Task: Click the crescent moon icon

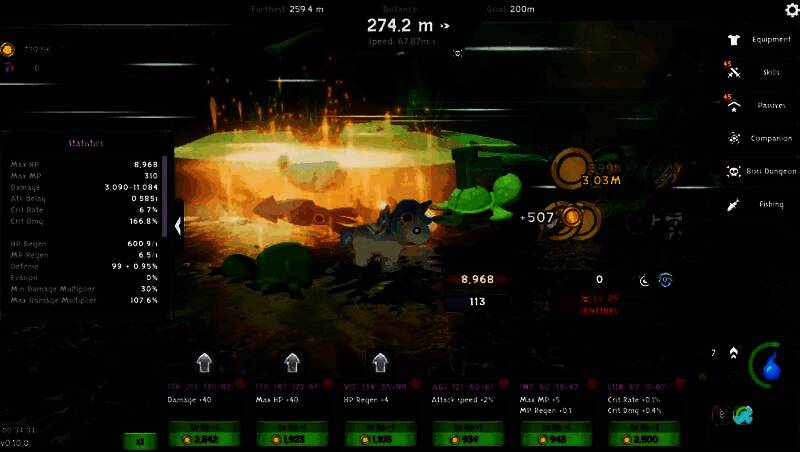Action: tap(646, 281)
